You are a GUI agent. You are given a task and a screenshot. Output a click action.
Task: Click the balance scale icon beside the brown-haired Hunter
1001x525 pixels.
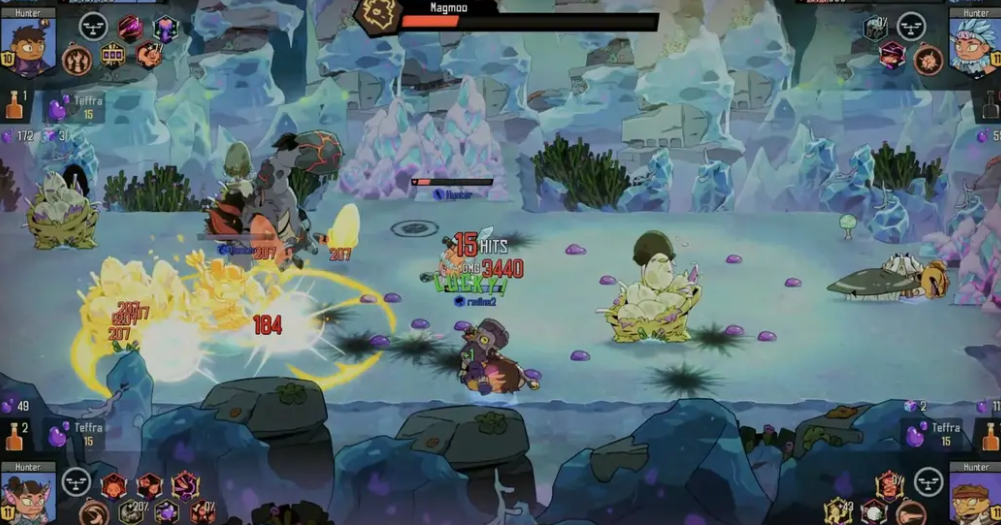pos(92,25)
